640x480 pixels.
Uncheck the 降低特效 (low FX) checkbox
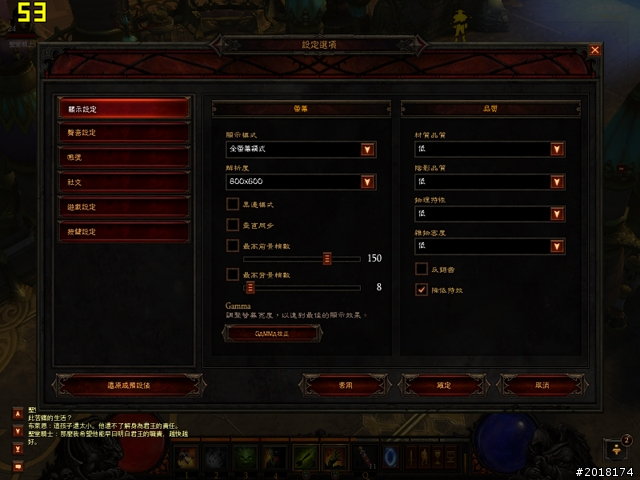pyautogui.click(x=421, y=290)
